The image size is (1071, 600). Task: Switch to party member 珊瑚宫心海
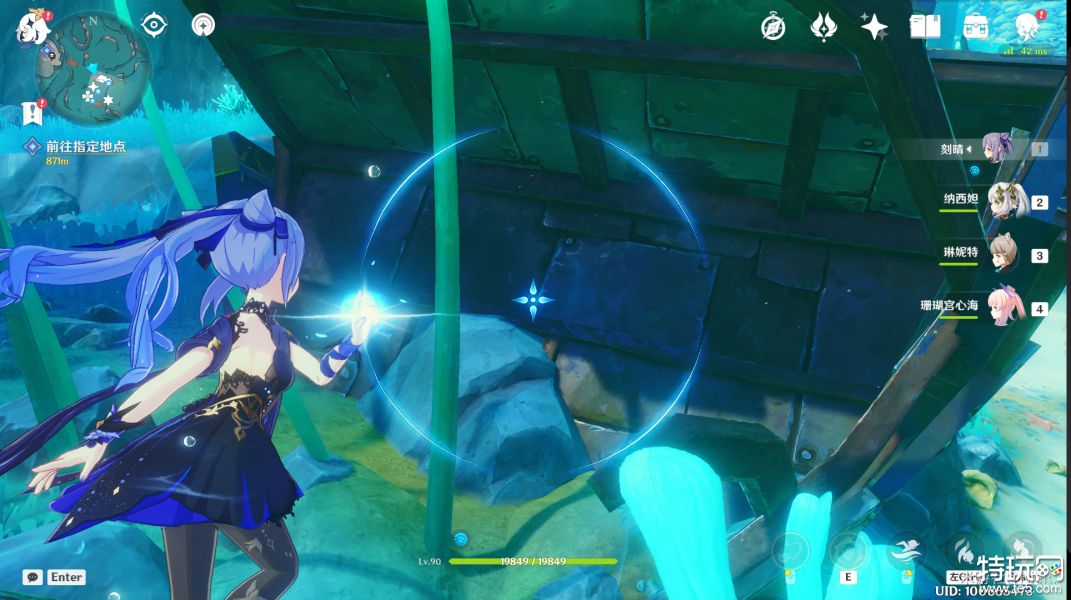click(x=1003, y=307)
